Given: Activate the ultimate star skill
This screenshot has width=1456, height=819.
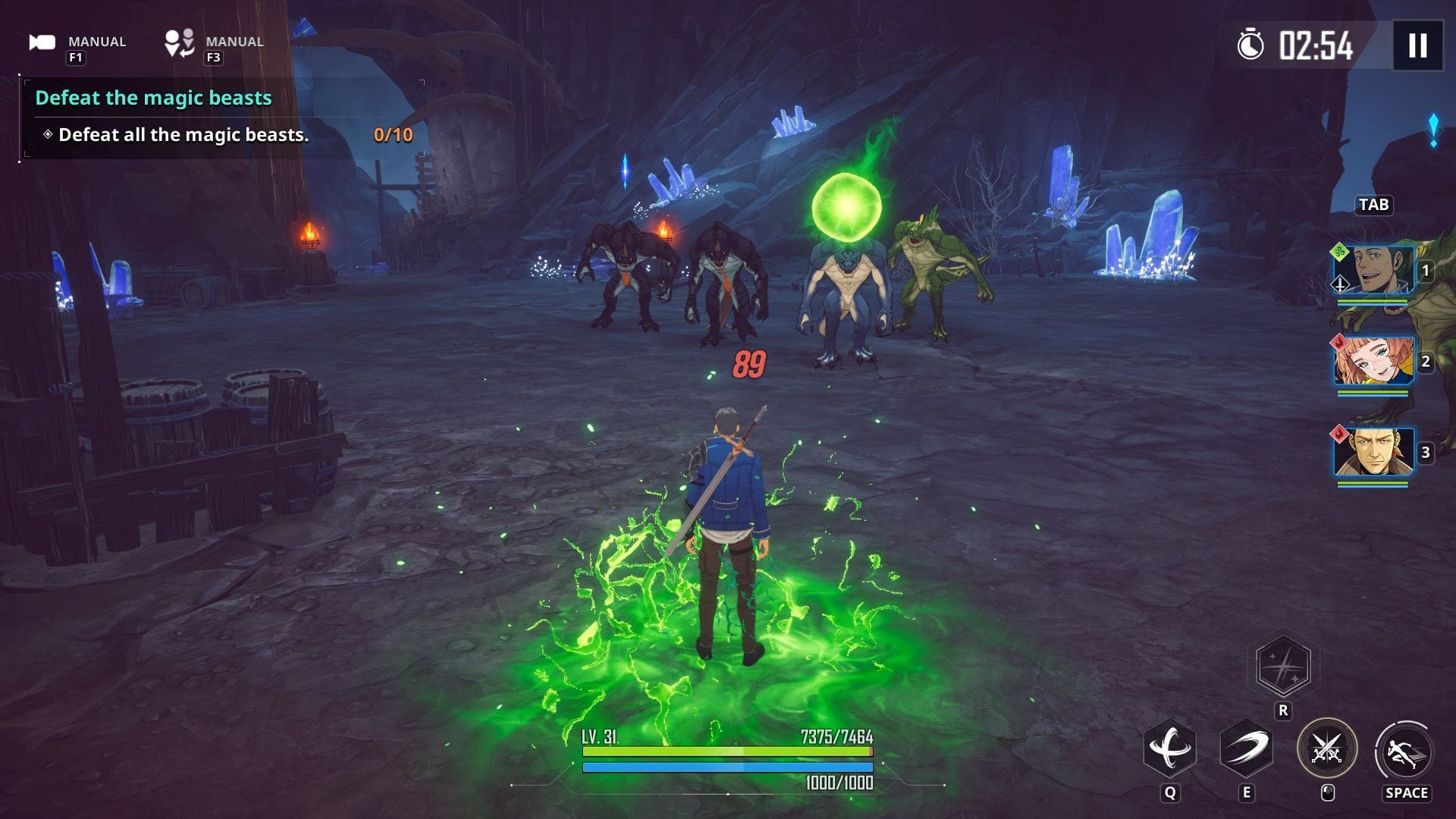Looking at the screenshot, I should (1283, 667).
